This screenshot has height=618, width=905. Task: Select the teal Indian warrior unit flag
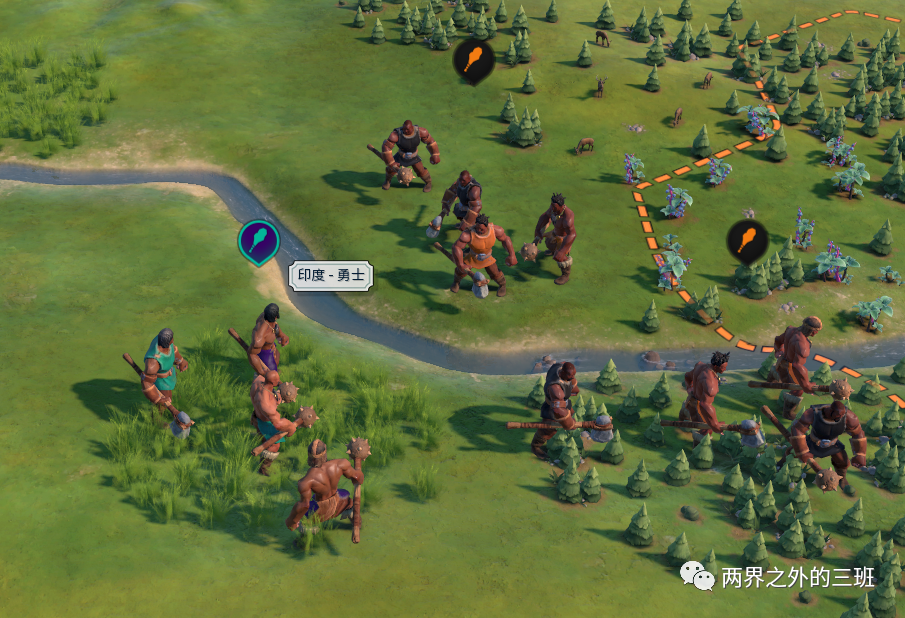tap(258, 241)
